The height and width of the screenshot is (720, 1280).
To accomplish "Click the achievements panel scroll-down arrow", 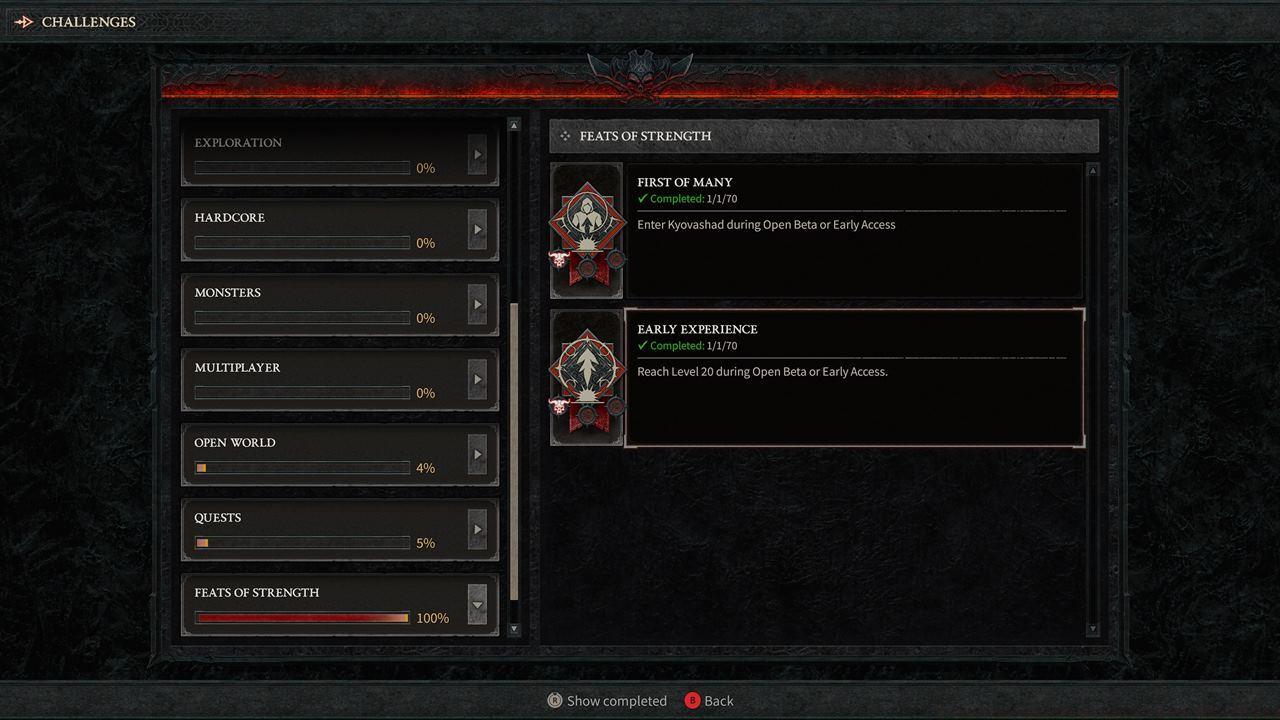I will [x=1092, y=629].
